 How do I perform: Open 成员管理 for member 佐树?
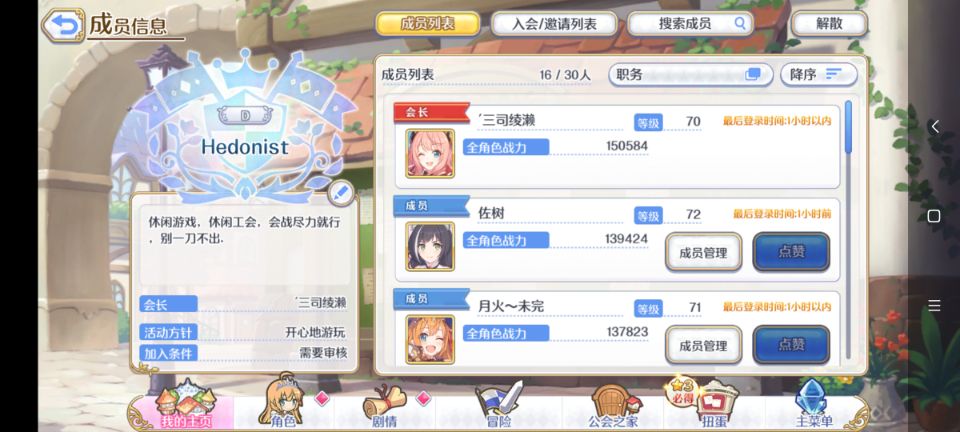pos(703,252)
